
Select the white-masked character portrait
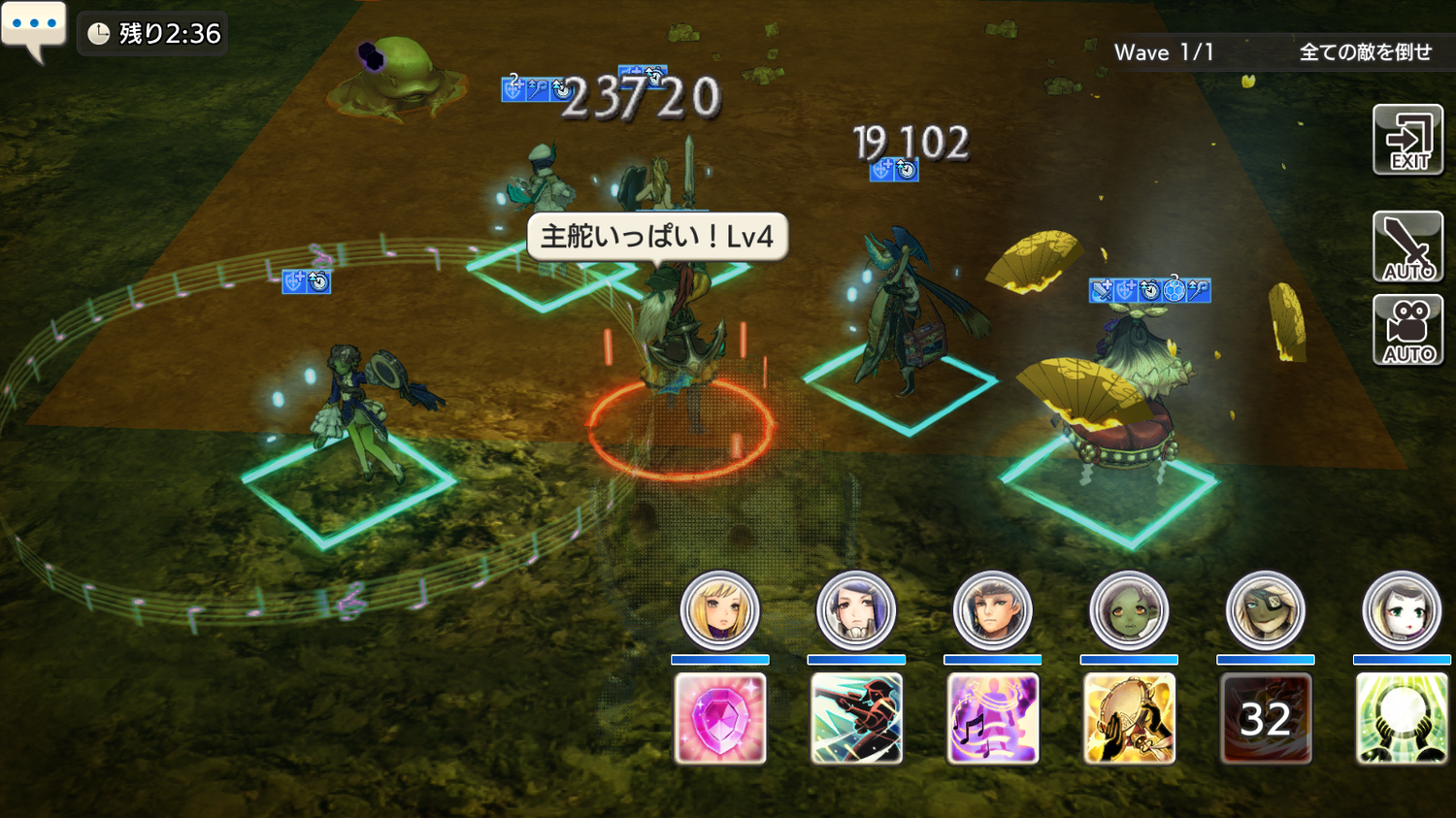click(1401, 610)
